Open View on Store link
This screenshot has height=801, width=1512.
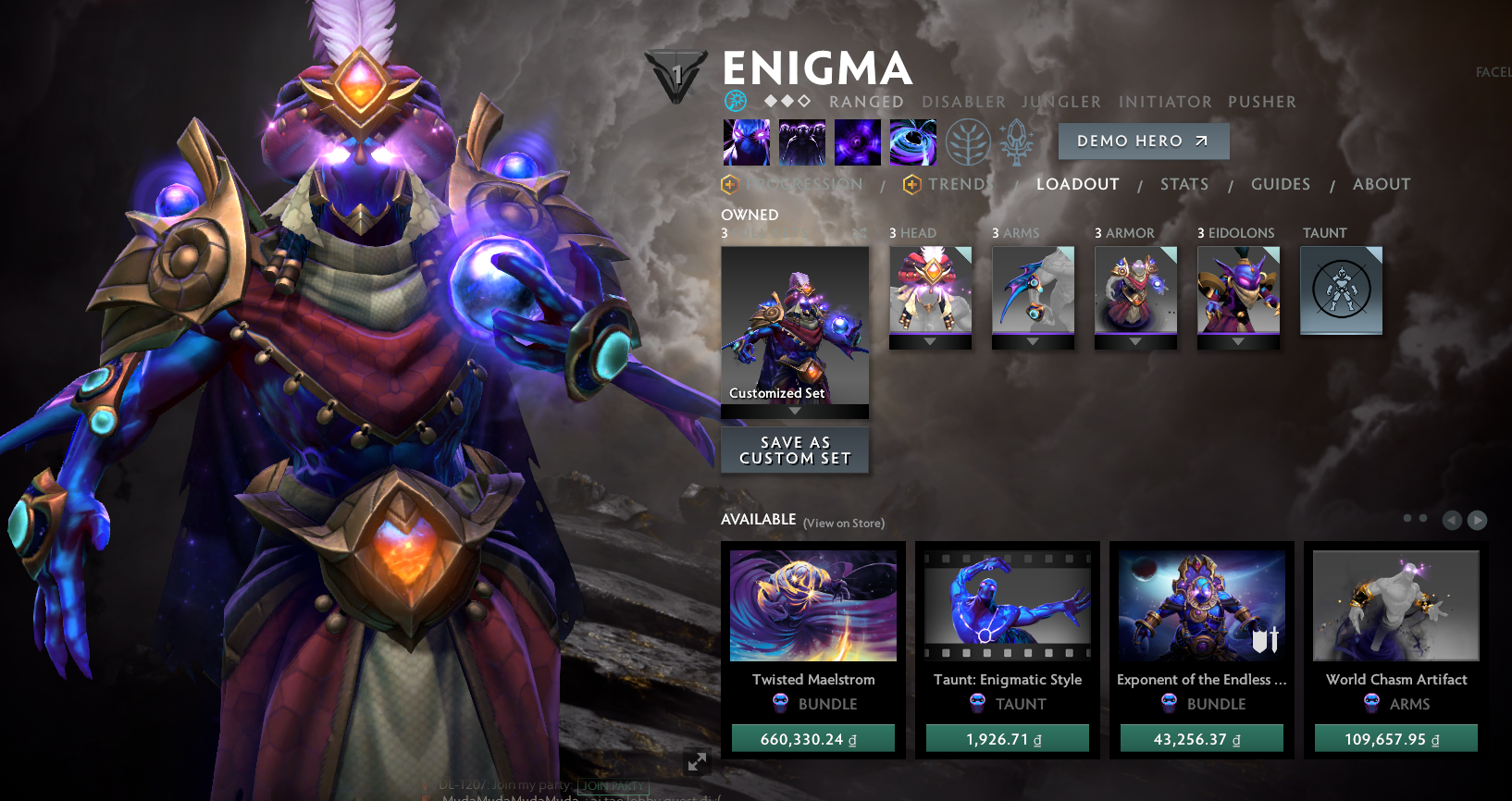pos(843,523)
